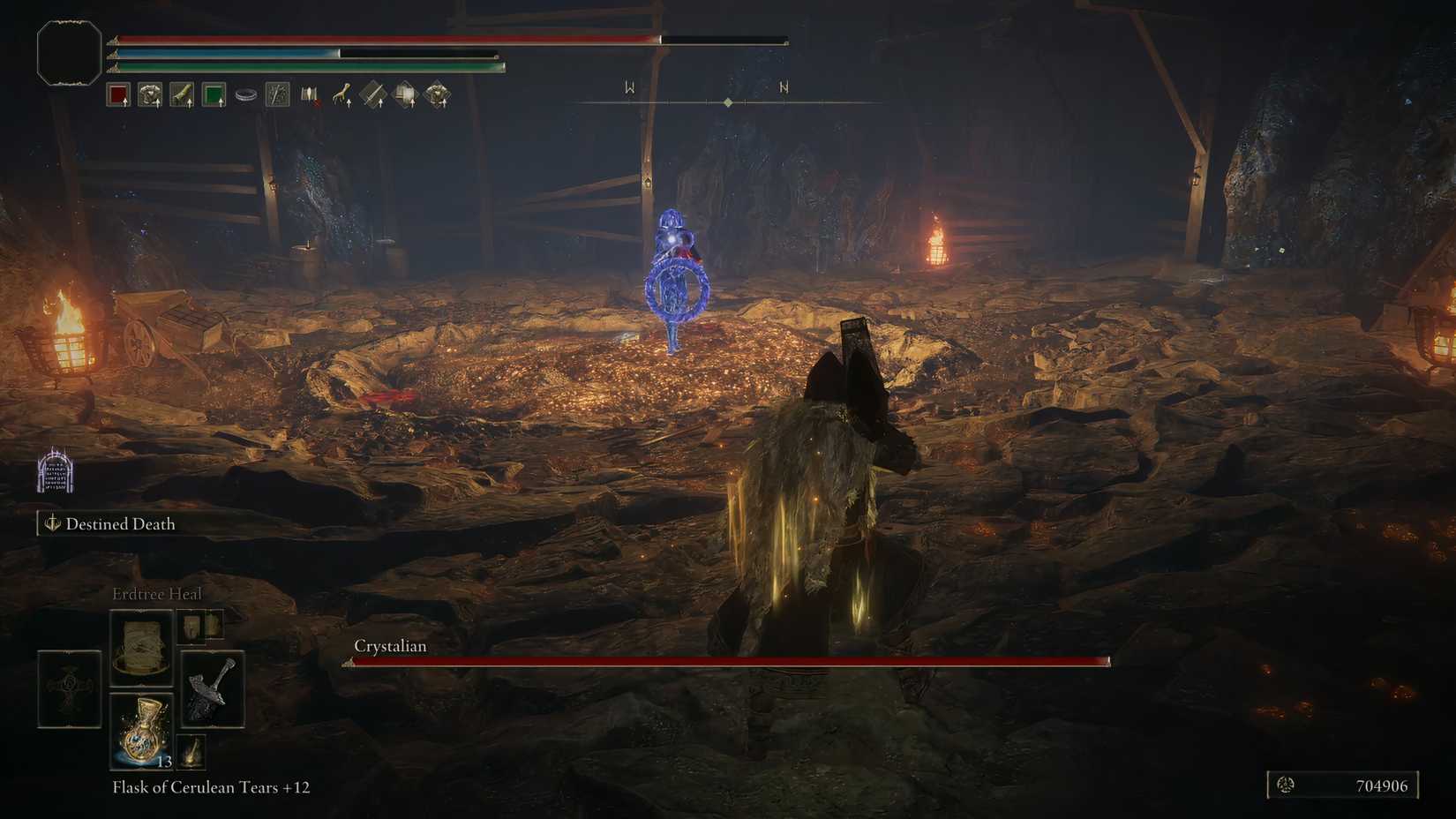Click the Destined Death notification text
This screenshot has width=1456, height=819.
coord(120,523)
